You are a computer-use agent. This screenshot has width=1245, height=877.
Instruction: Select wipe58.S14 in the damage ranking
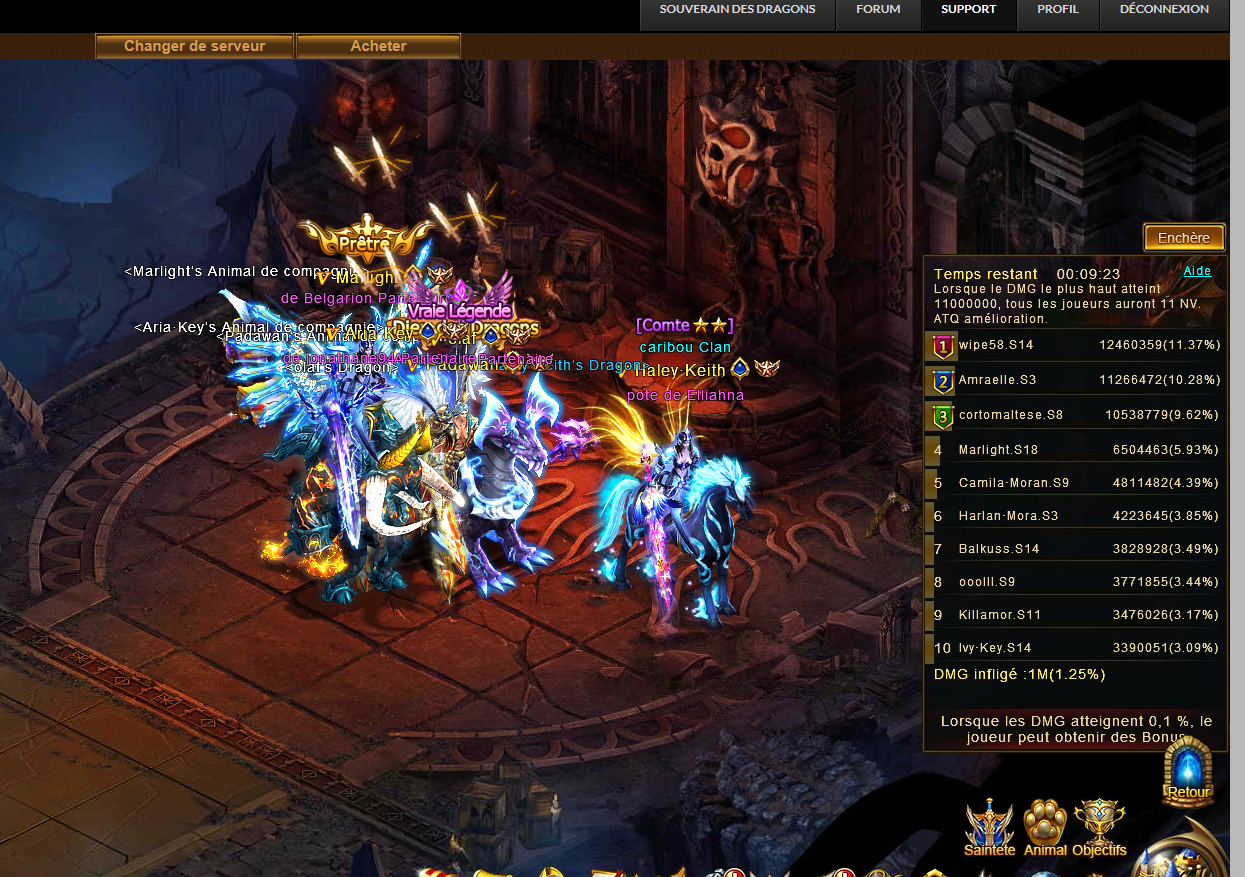click(x=1074, y=345)
